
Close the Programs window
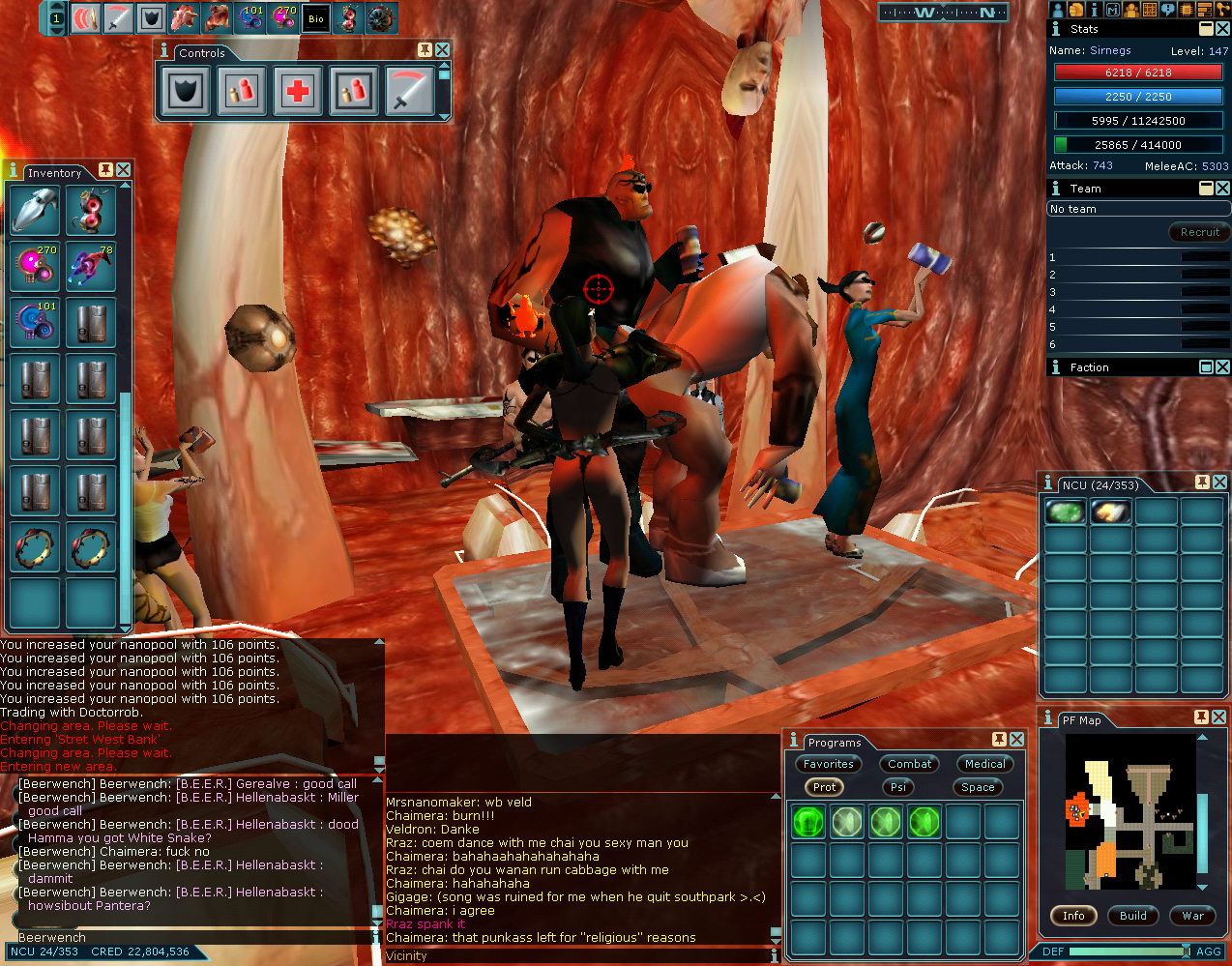(1016, 740)
